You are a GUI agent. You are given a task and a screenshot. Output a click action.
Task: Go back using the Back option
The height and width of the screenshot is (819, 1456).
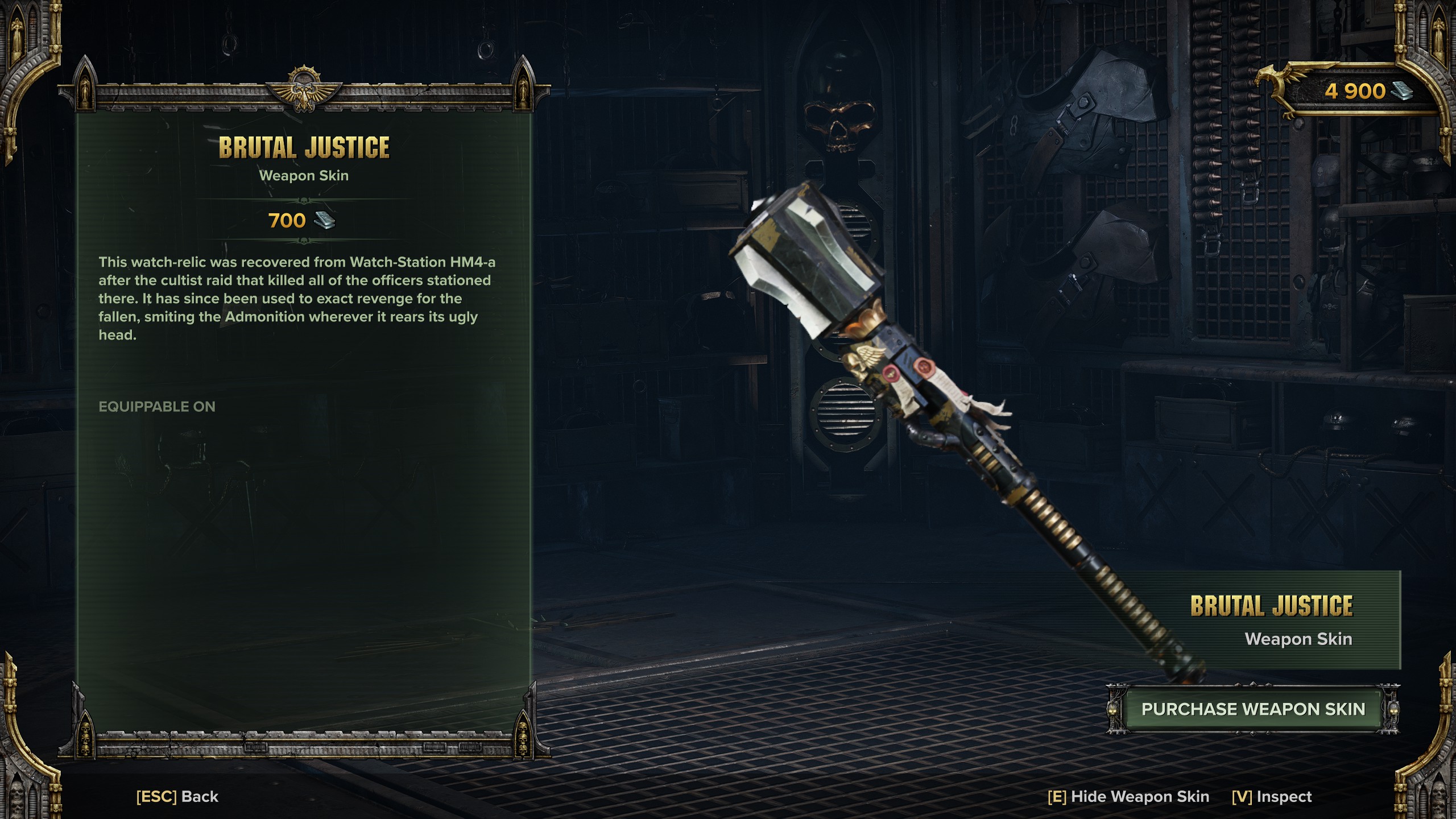pyautogui.click(x=177, y=796)
